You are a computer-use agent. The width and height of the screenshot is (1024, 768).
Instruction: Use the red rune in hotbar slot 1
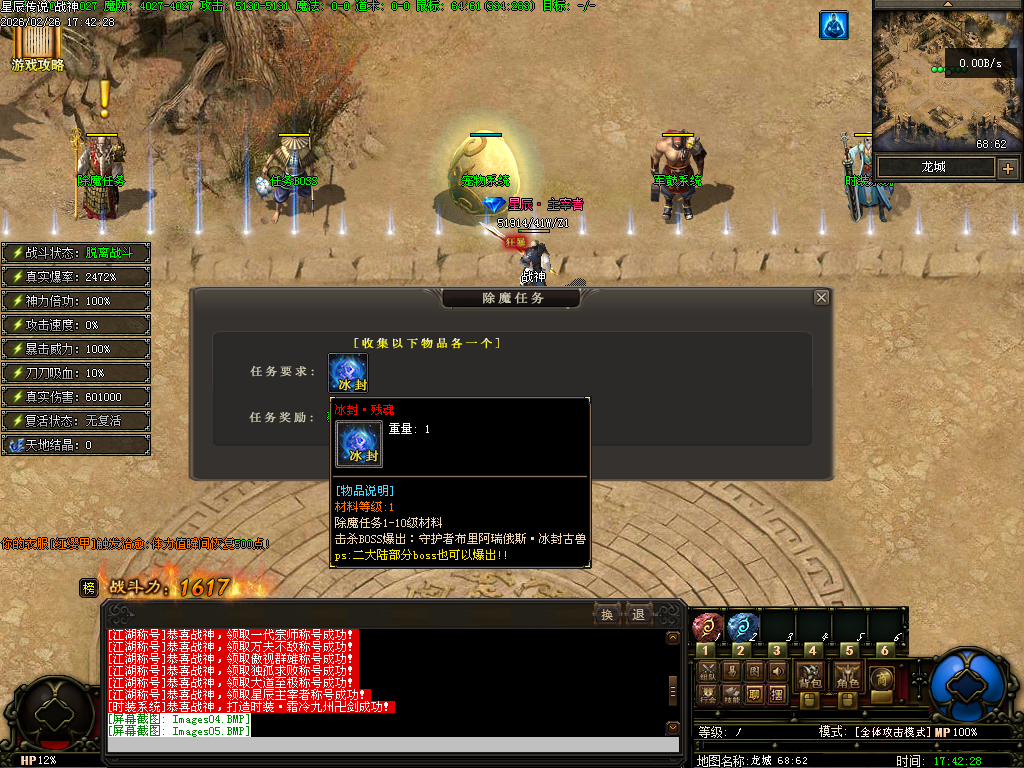(x=707, y=627)
